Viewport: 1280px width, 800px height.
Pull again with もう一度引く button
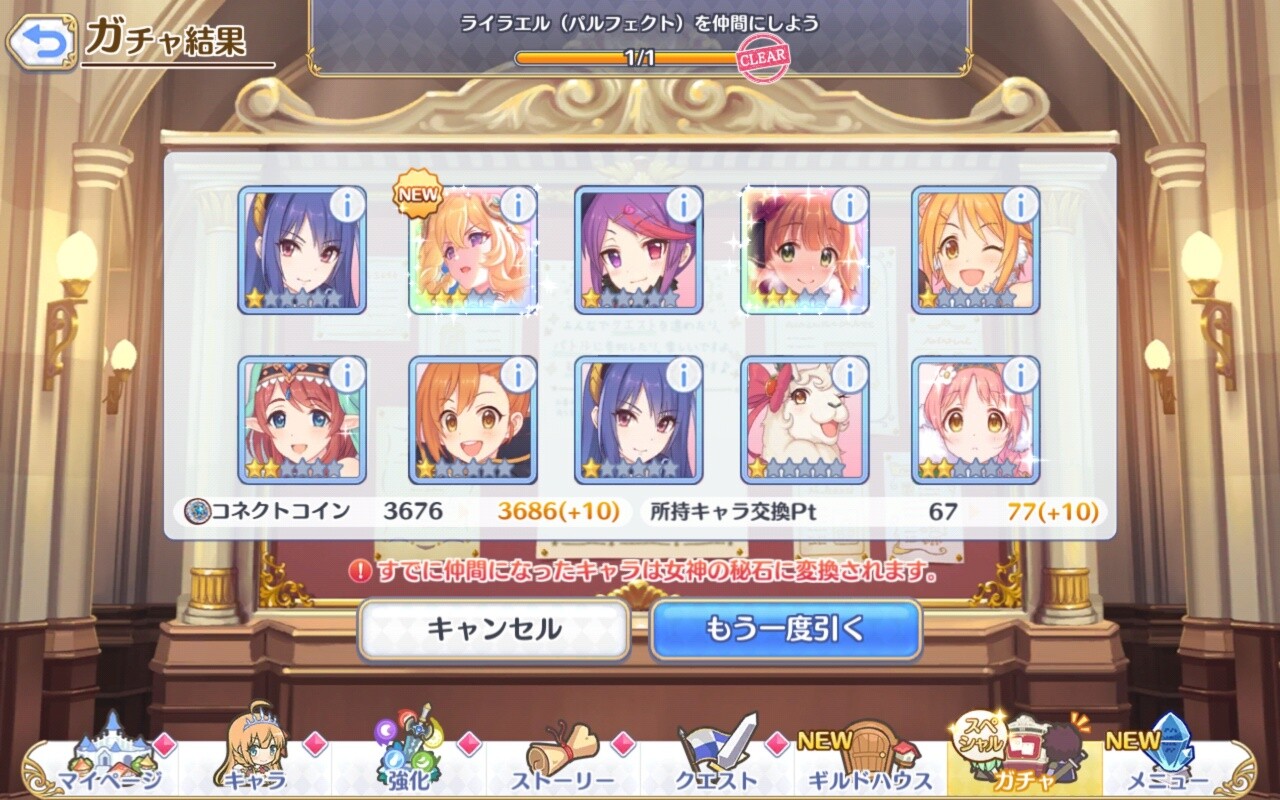click(x=785, y=629)
